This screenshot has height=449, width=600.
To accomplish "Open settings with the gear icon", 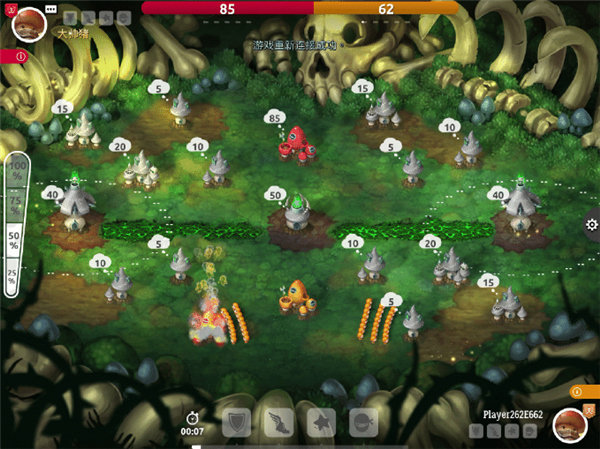I will coord(591,225).
